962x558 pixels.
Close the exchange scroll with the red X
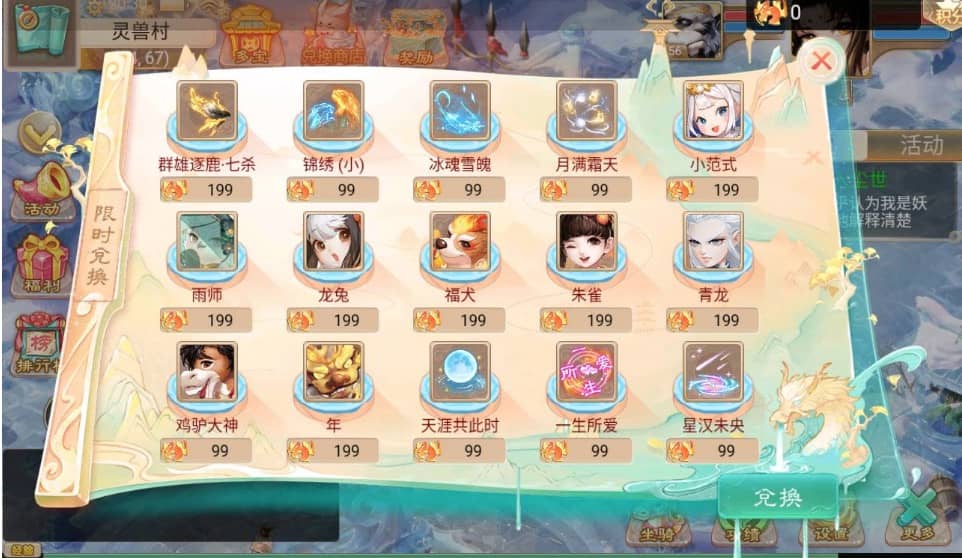(x=821, y=61)
